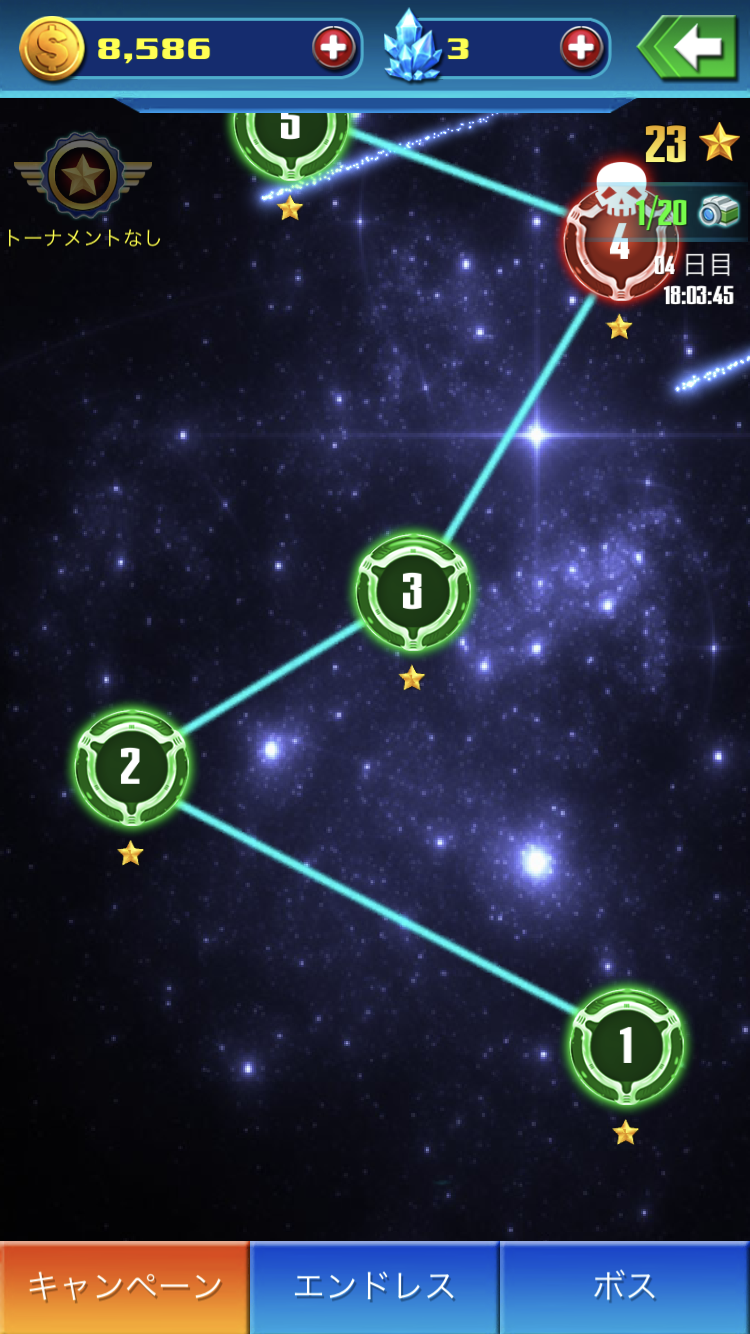The height and width of the screenshot is (1334, 750).
Task: Switch to the キャンペーン tab
Action: [124, 1287]
